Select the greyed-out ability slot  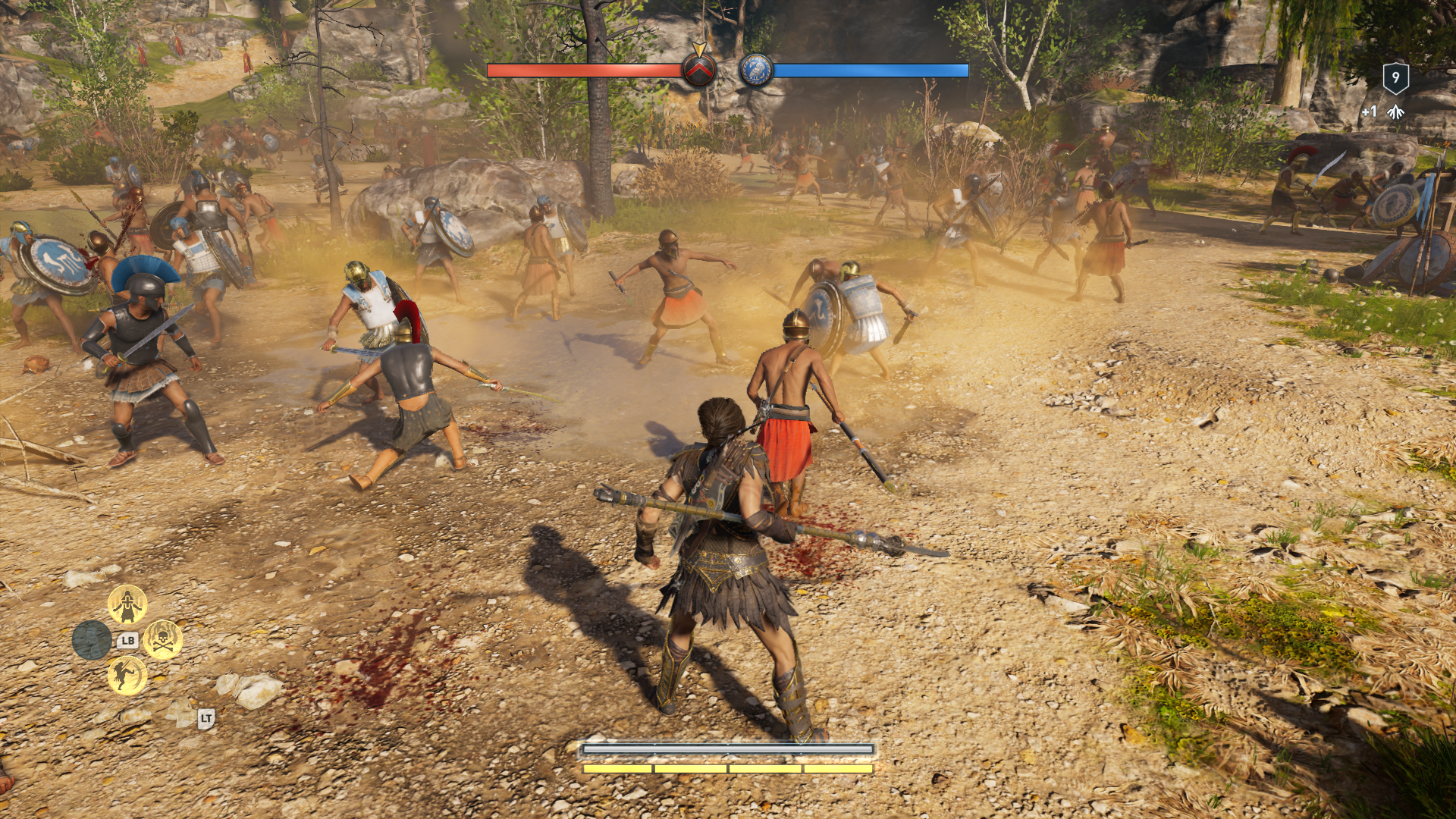point(92,639)
